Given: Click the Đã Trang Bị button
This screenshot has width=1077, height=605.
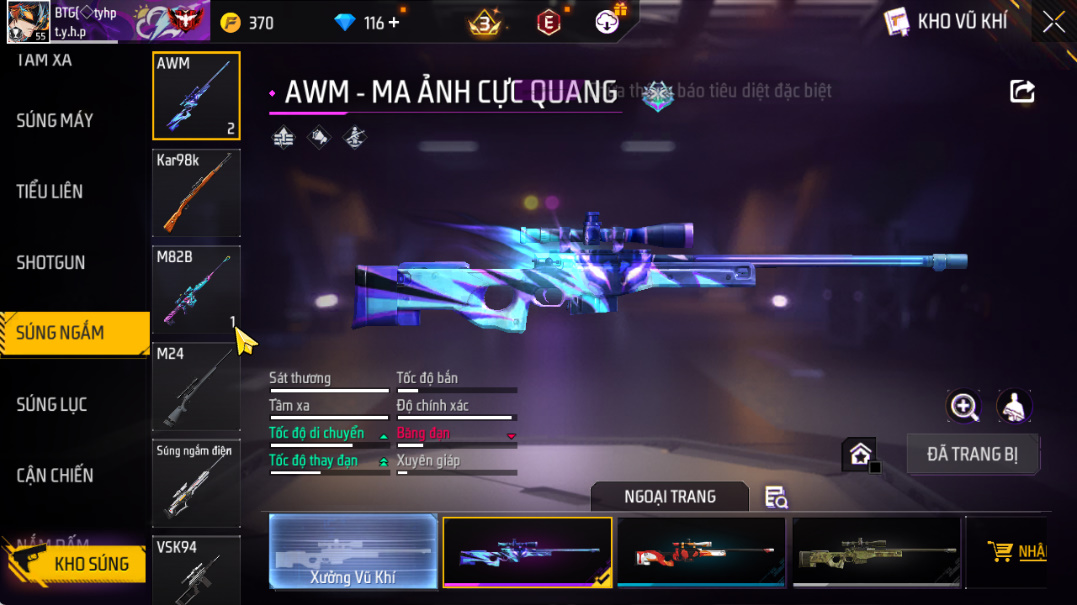Looking at the screenshot, I should pos(972,454).
